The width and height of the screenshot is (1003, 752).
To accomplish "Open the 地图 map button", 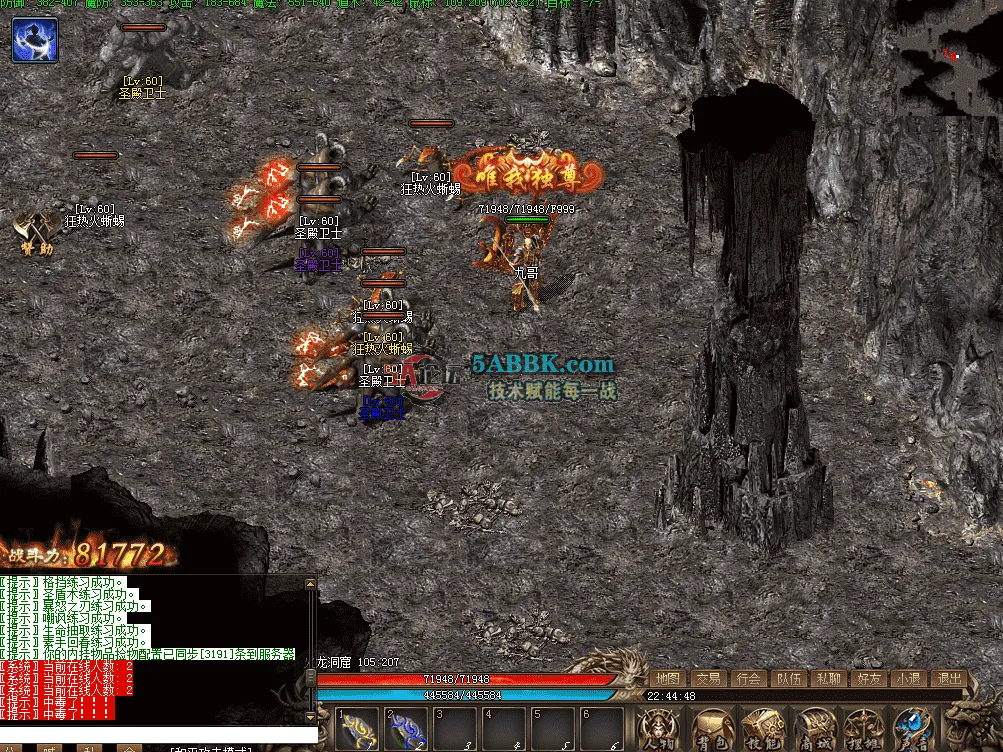I will [x=668, y=679].
